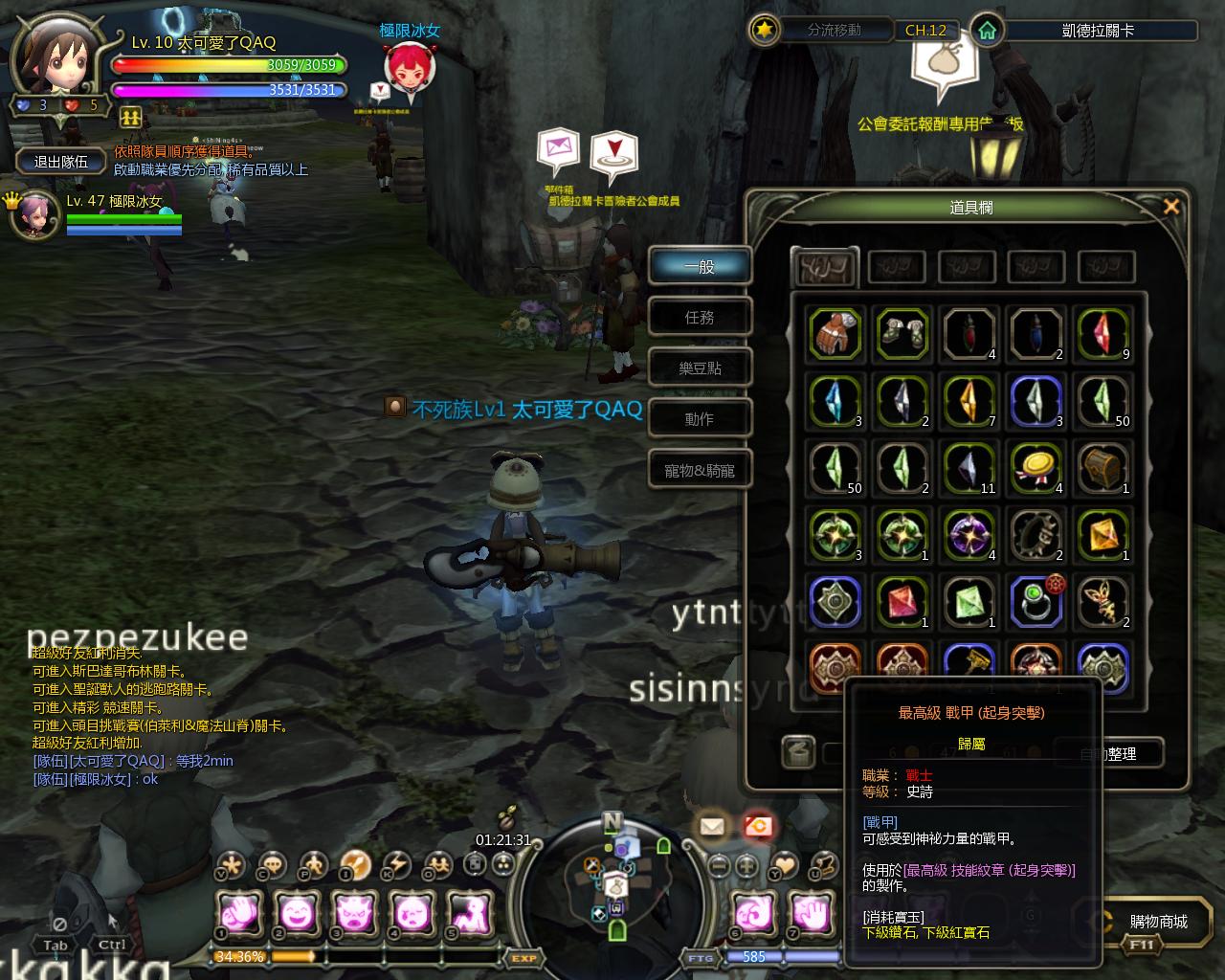This screenshot has height=980, width=1225.
Task: Click the minimap zoom-out minus button
Action: click(x=719, y=865)
